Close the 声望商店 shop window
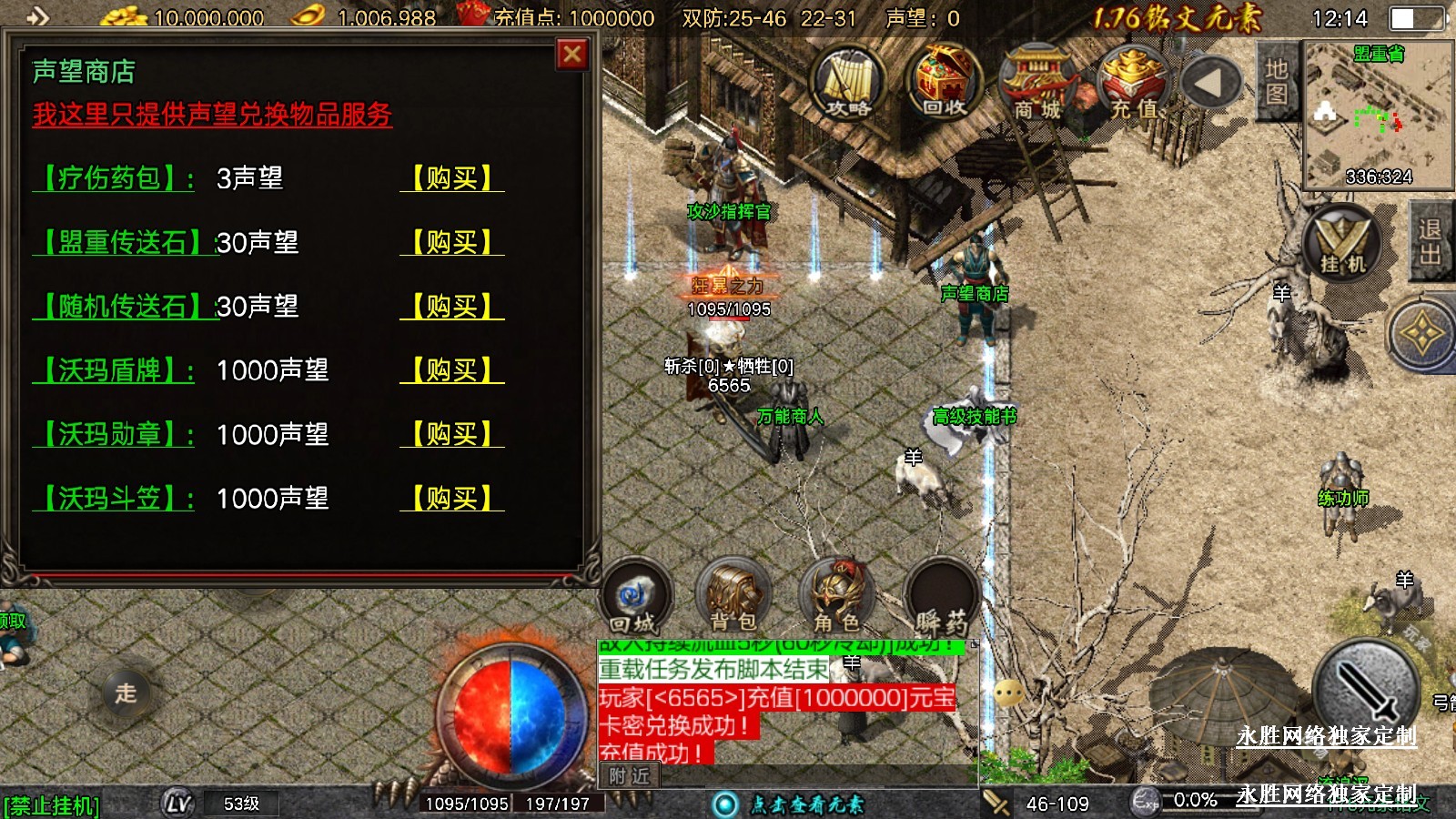This screenshot has width=1456, height=819. click(x=572, y=55)
